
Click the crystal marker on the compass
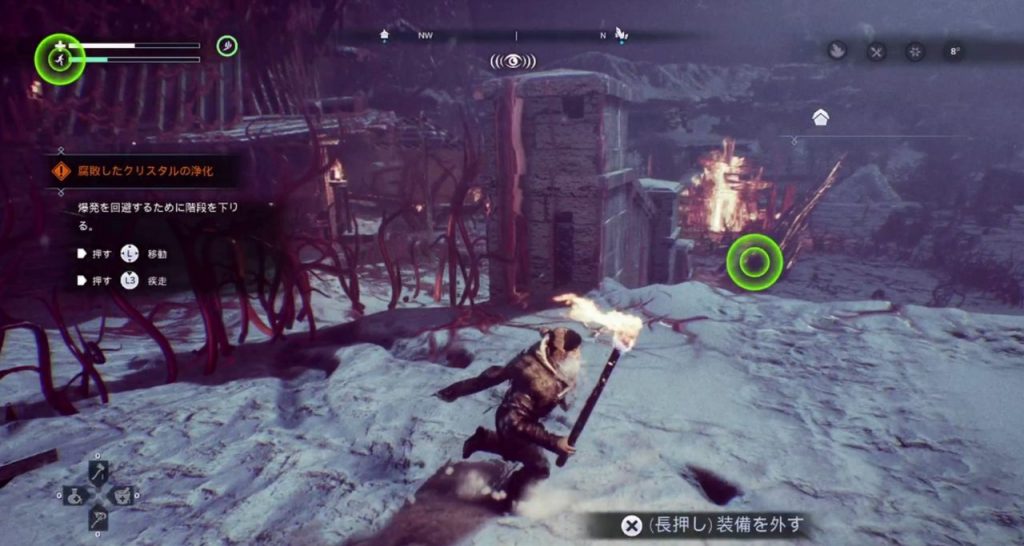(620, 33)
